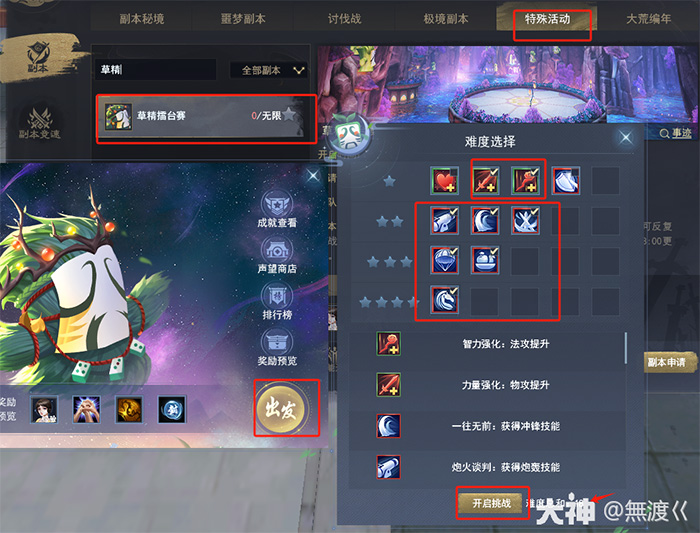Open the 噩梦副本 tab
This screenshot has height=533, width=700.
[x=243, y=19]
